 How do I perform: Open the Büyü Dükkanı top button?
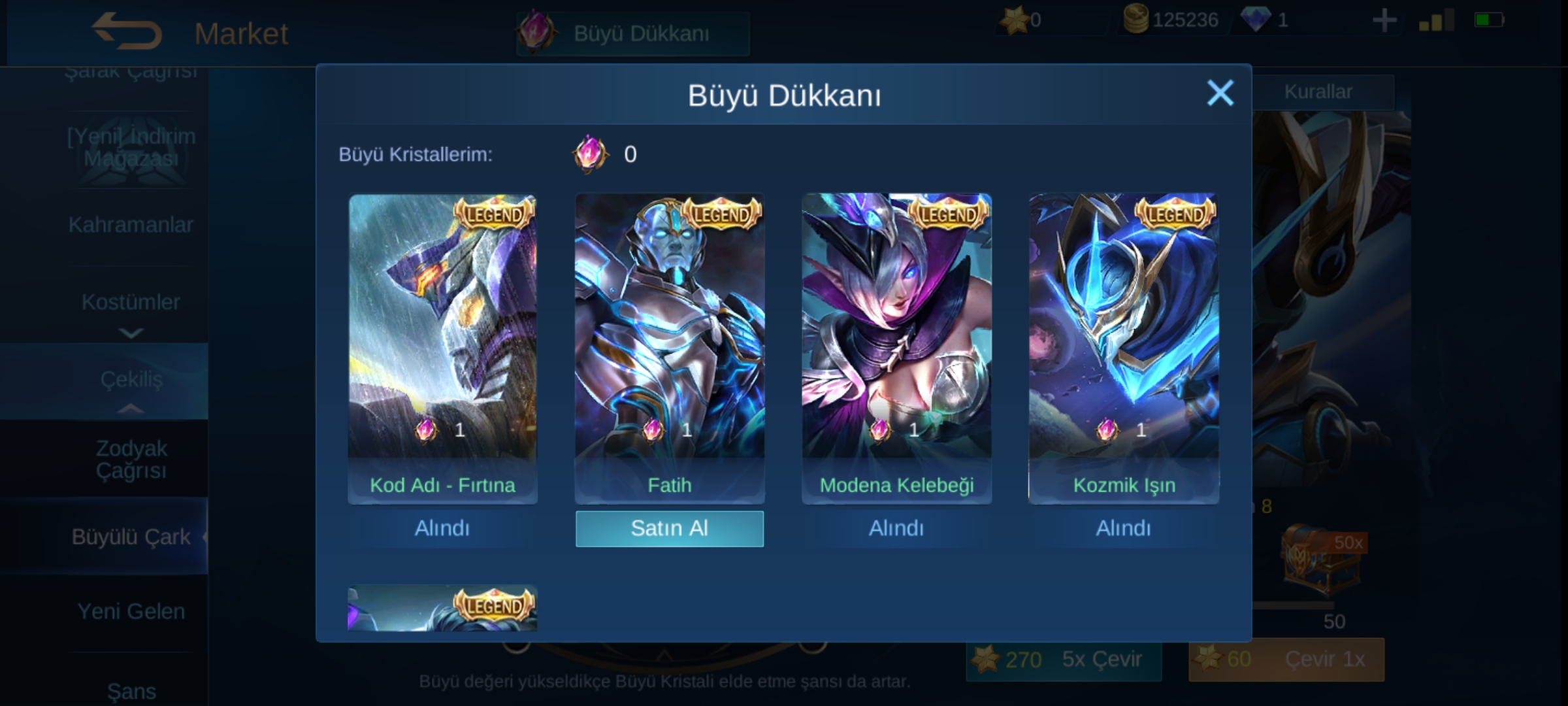pyautogui.click(x=632, y=33)
